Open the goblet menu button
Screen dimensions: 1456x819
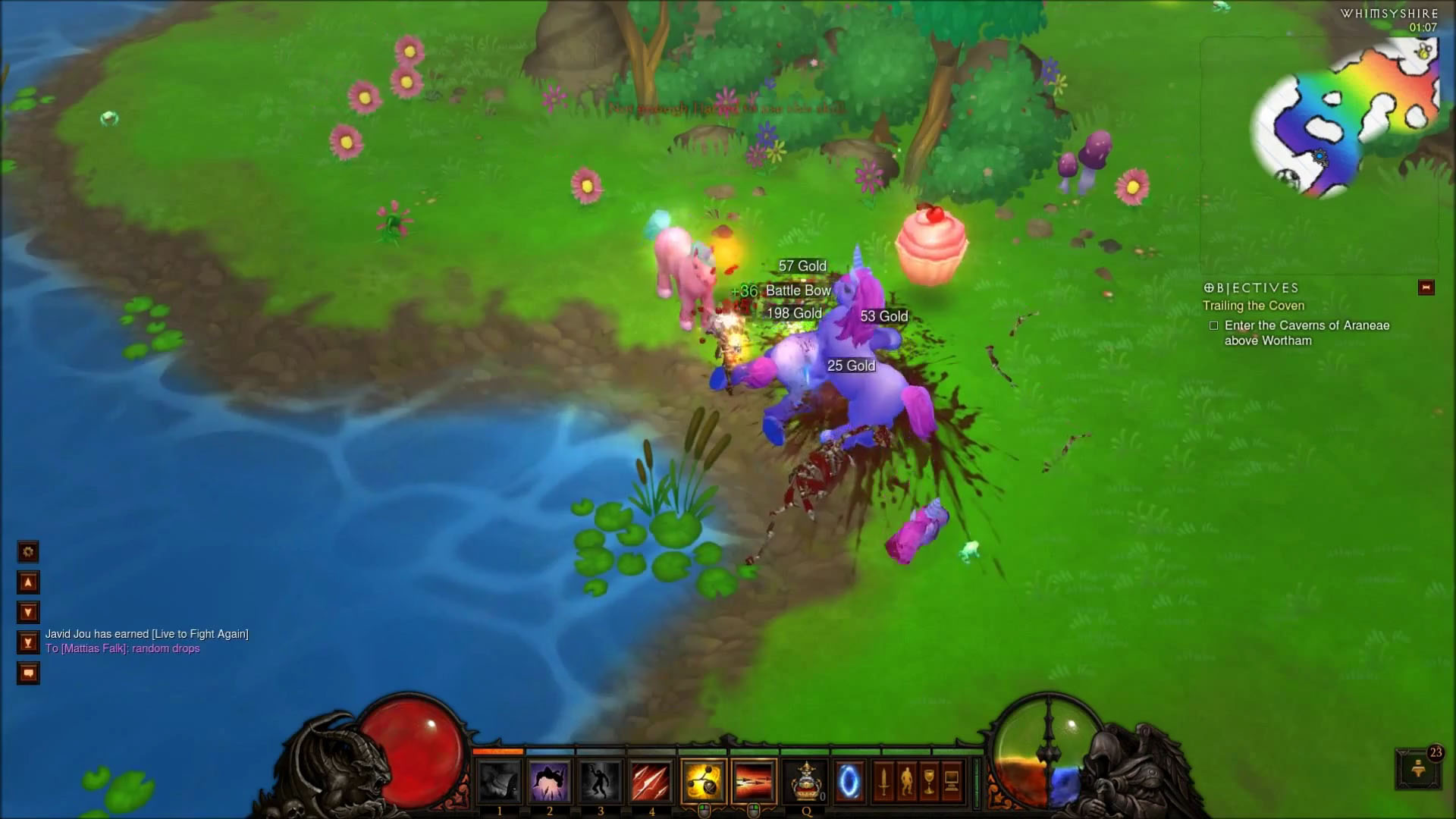coord(929,781)
